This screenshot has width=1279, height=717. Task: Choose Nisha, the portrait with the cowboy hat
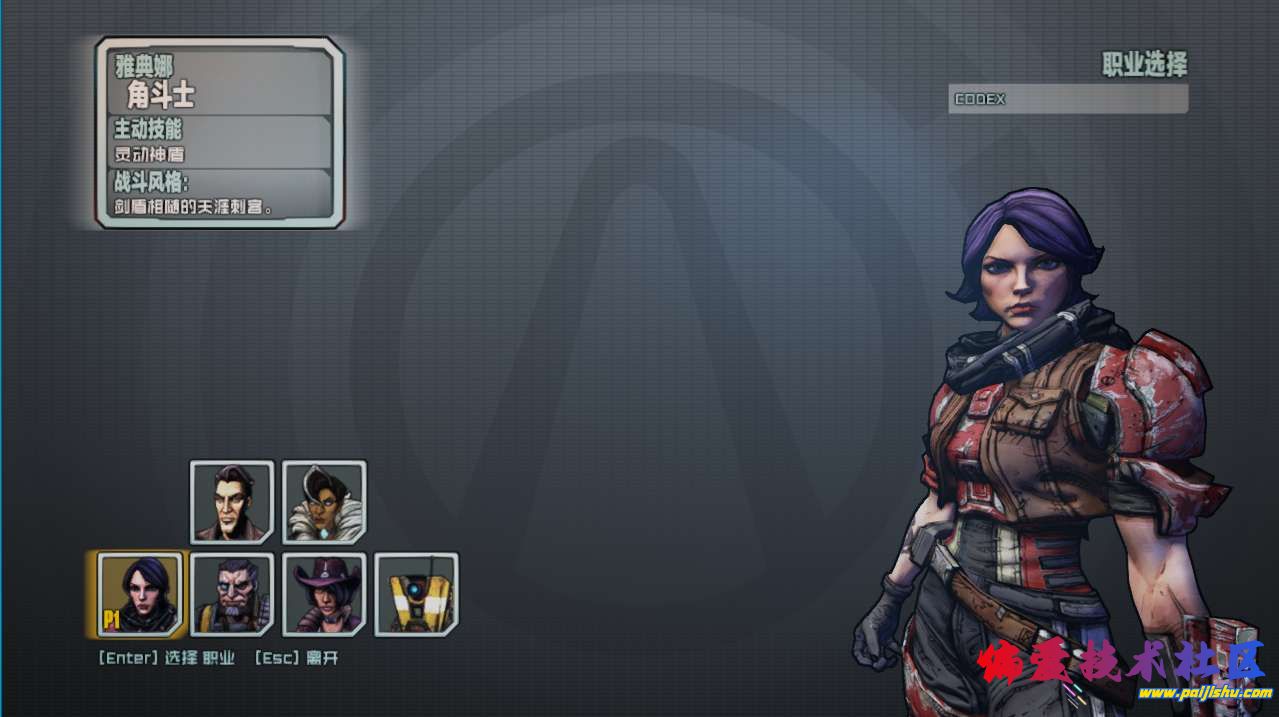click(x=324, y=594)
